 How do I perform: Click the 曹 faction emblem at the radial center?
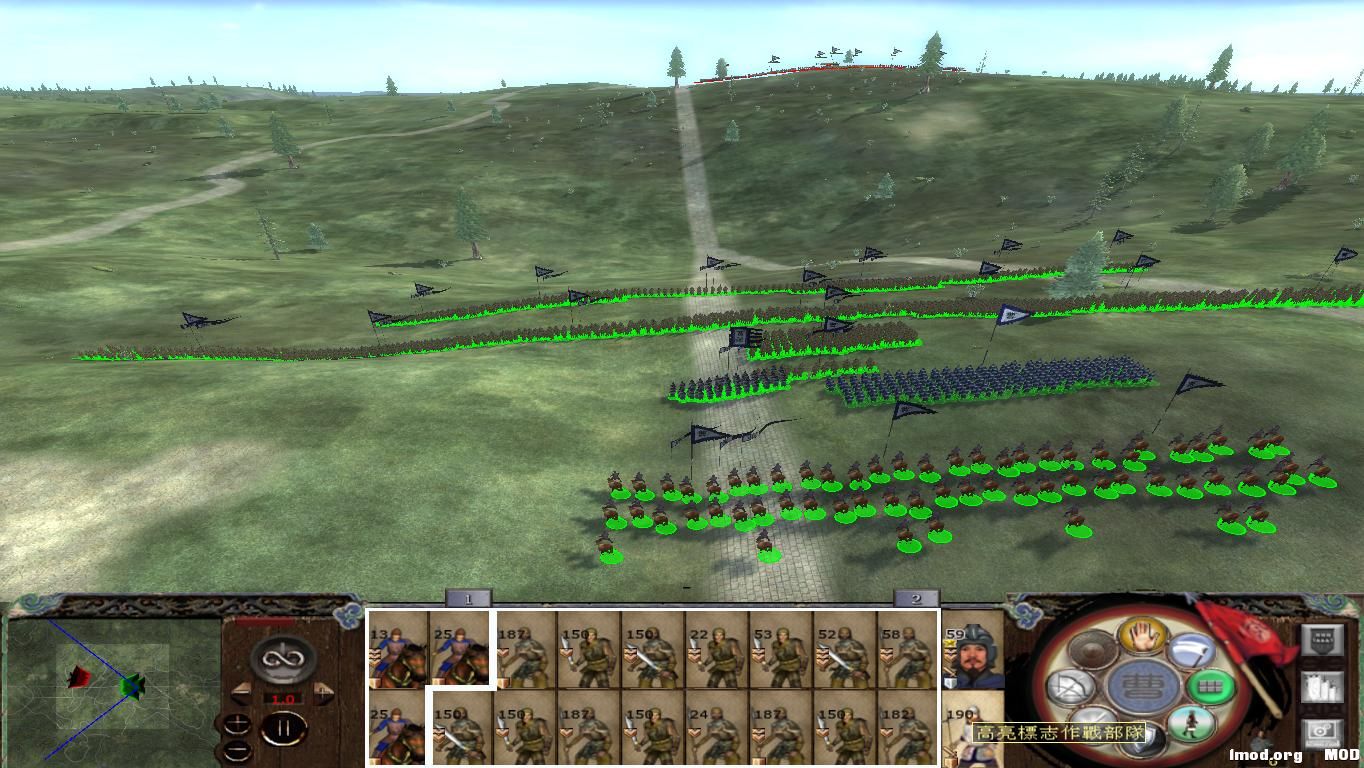coord(1142,686)
